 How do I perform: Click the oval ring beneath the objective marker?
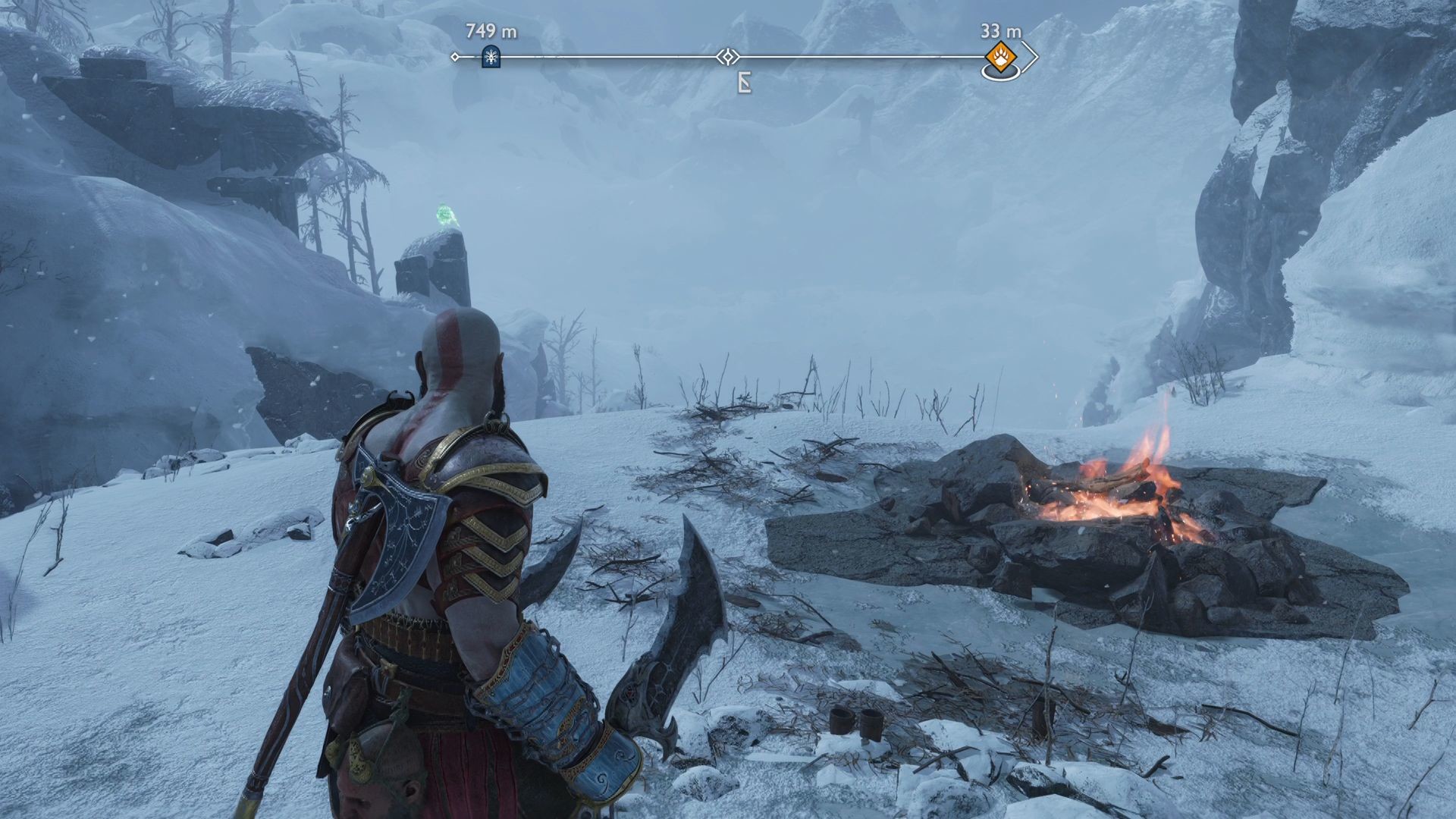pos(1003,72)
